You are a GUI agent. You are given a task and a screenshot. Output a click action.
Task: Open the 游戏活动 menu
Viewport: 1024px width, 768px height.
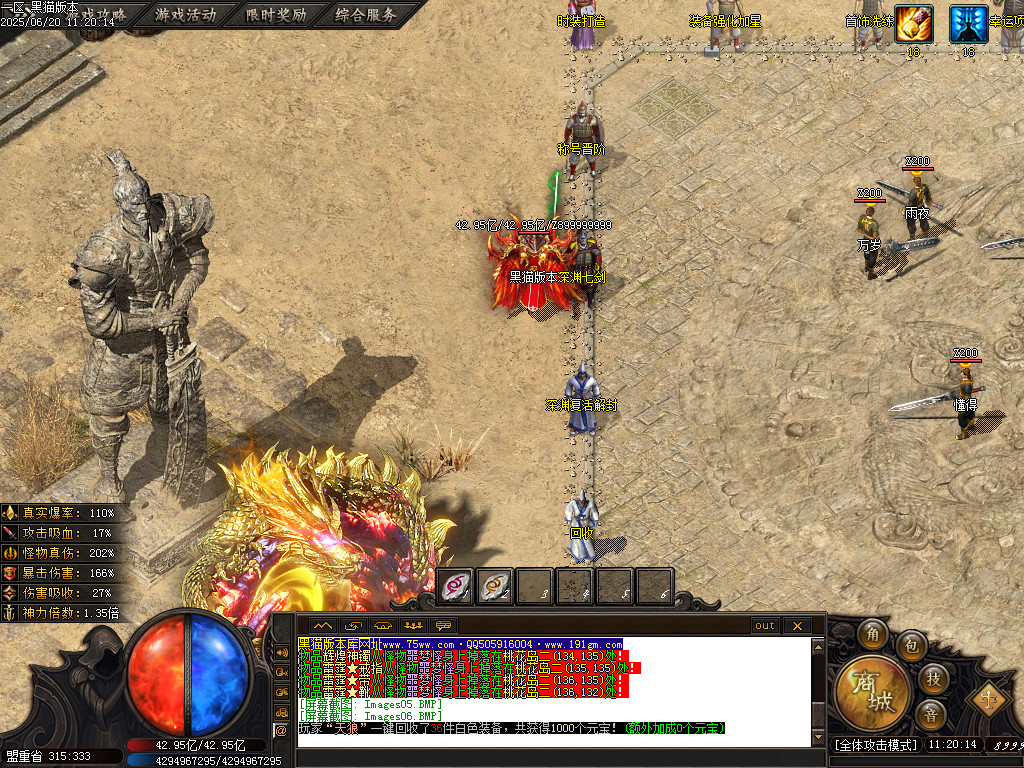tap(185, 15)
